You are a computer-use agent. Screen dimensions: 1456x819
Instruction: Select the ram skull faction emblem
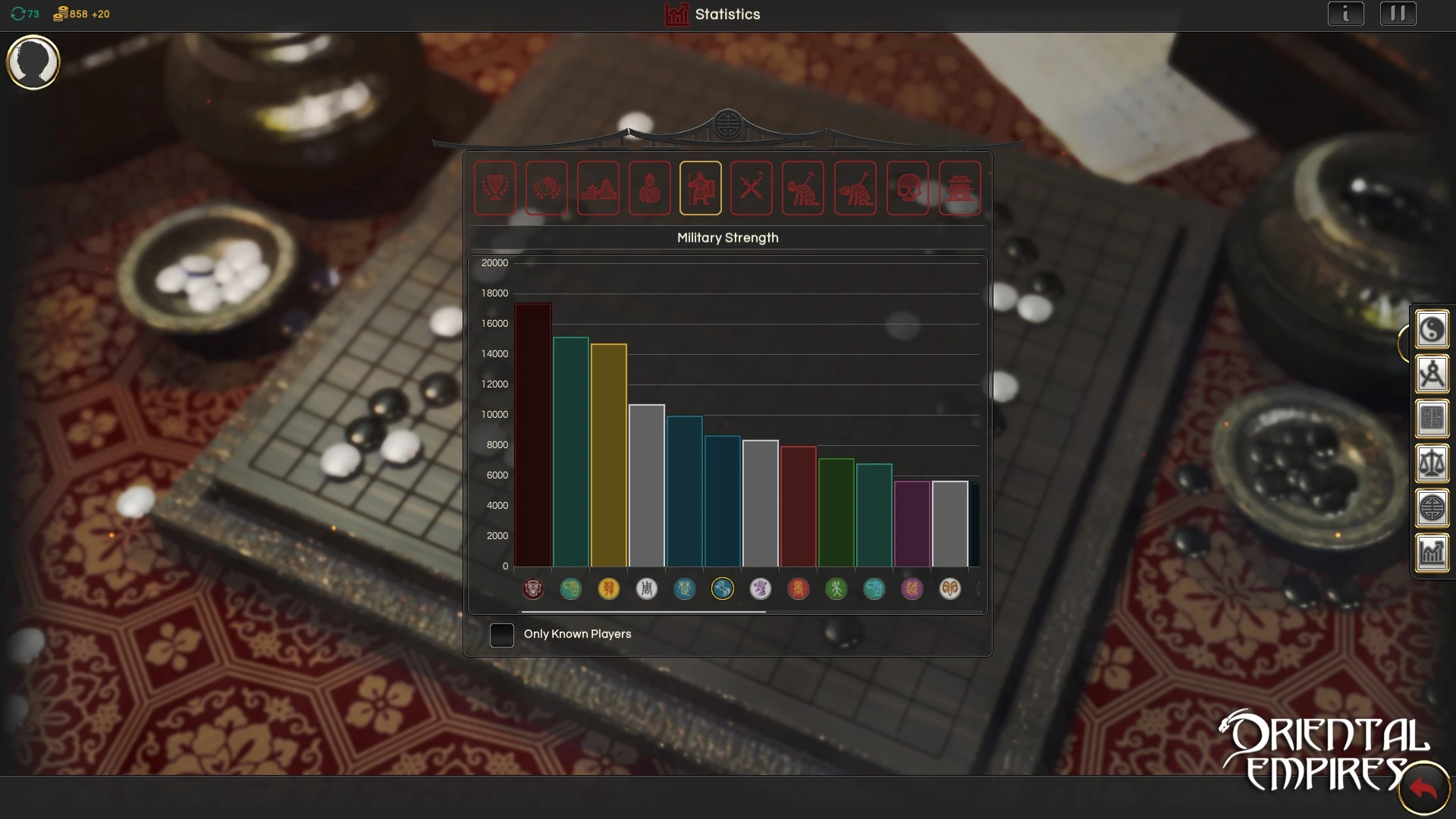tap(949, 588)
